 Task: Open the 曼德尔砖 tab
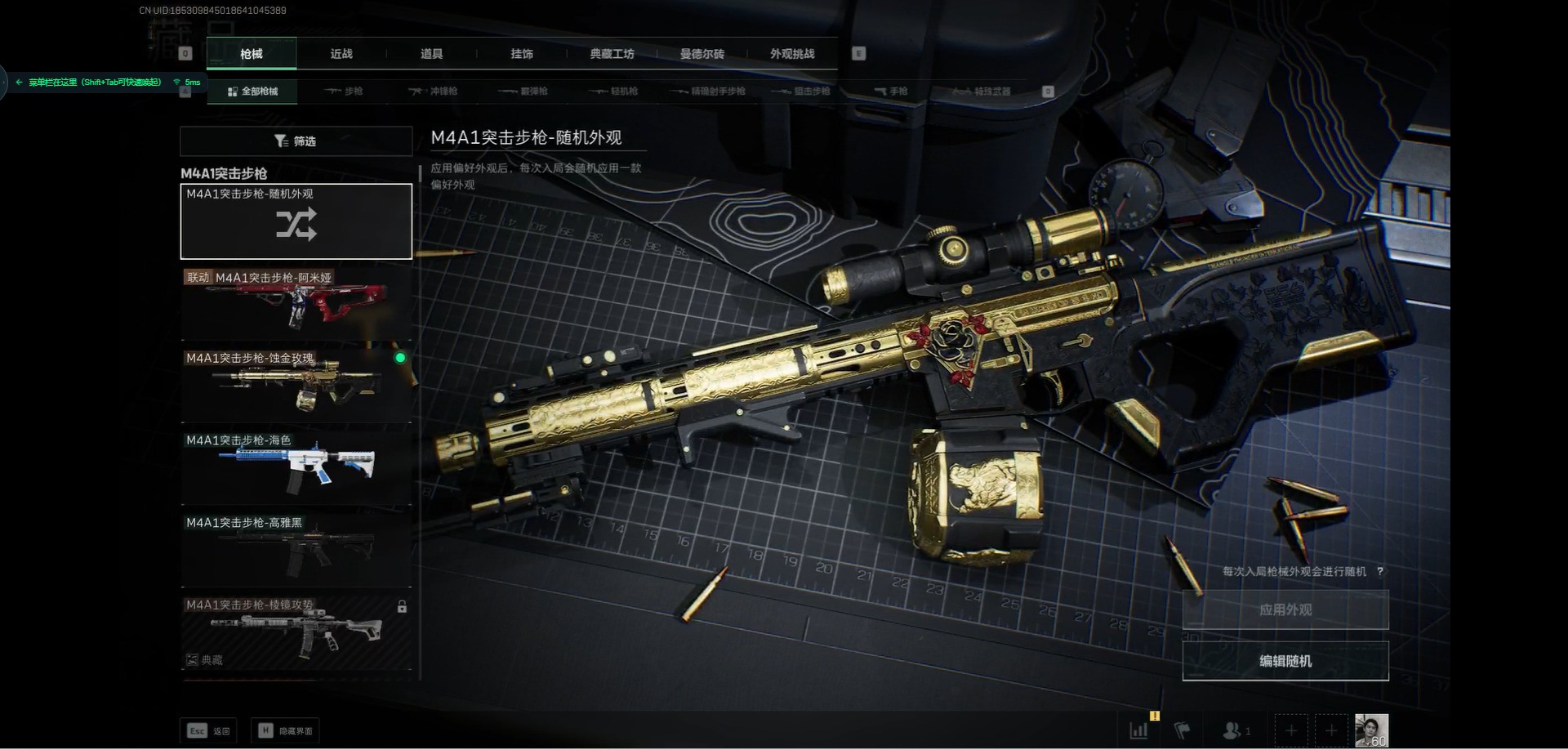[702, 54]
